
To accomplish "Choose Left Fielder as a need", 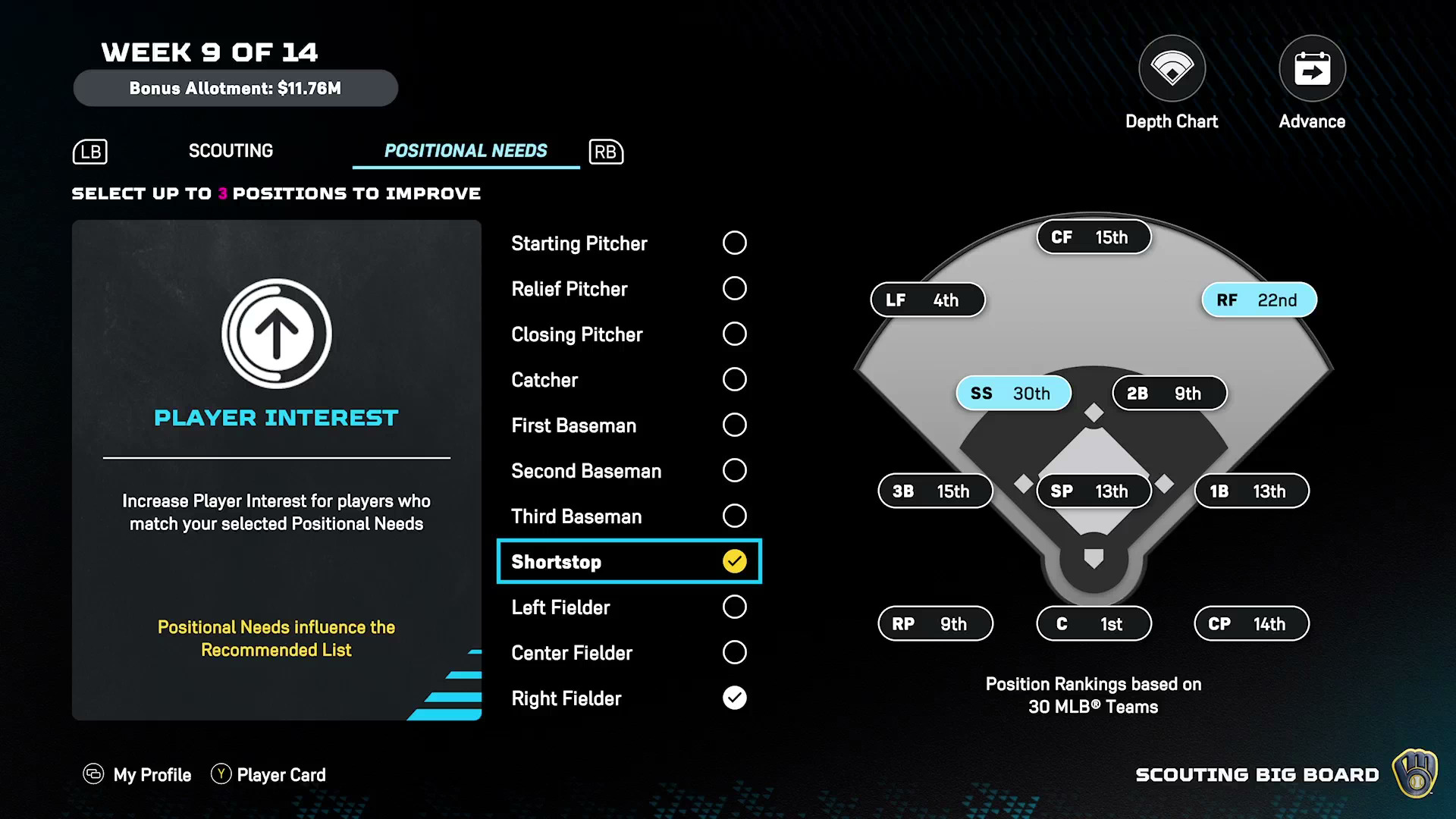I will coord(734,607).
